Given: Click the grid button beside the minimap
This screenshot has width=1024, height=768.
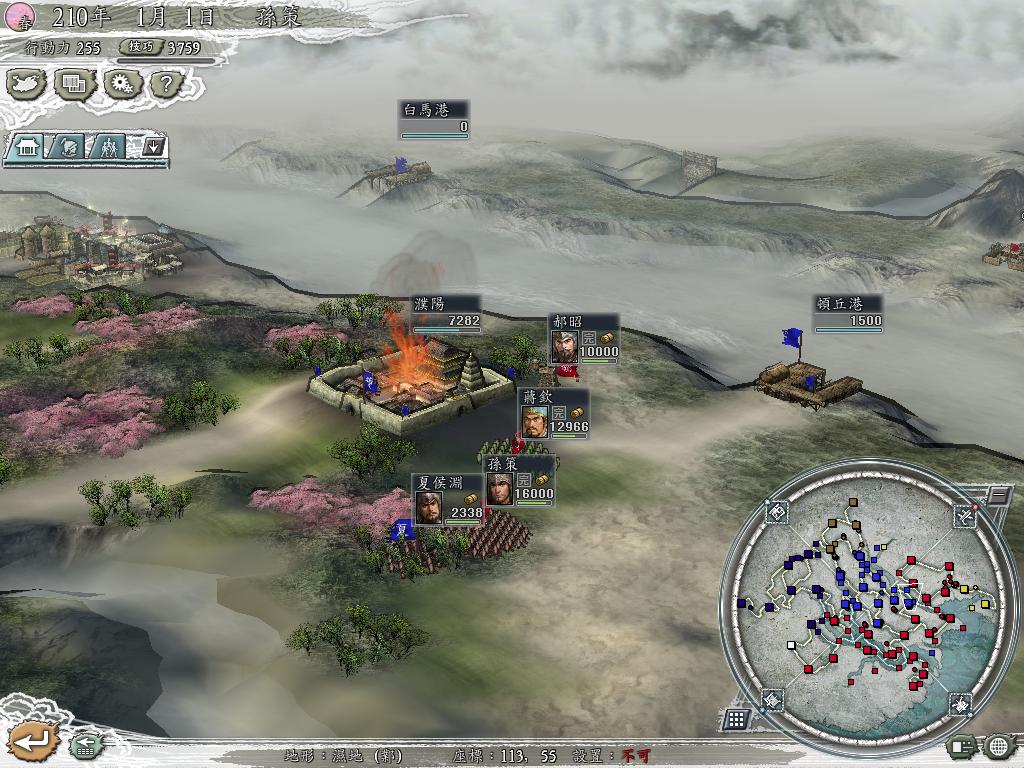Looking at the screenshot, I should pyautogui.click(x=736, y=718).
